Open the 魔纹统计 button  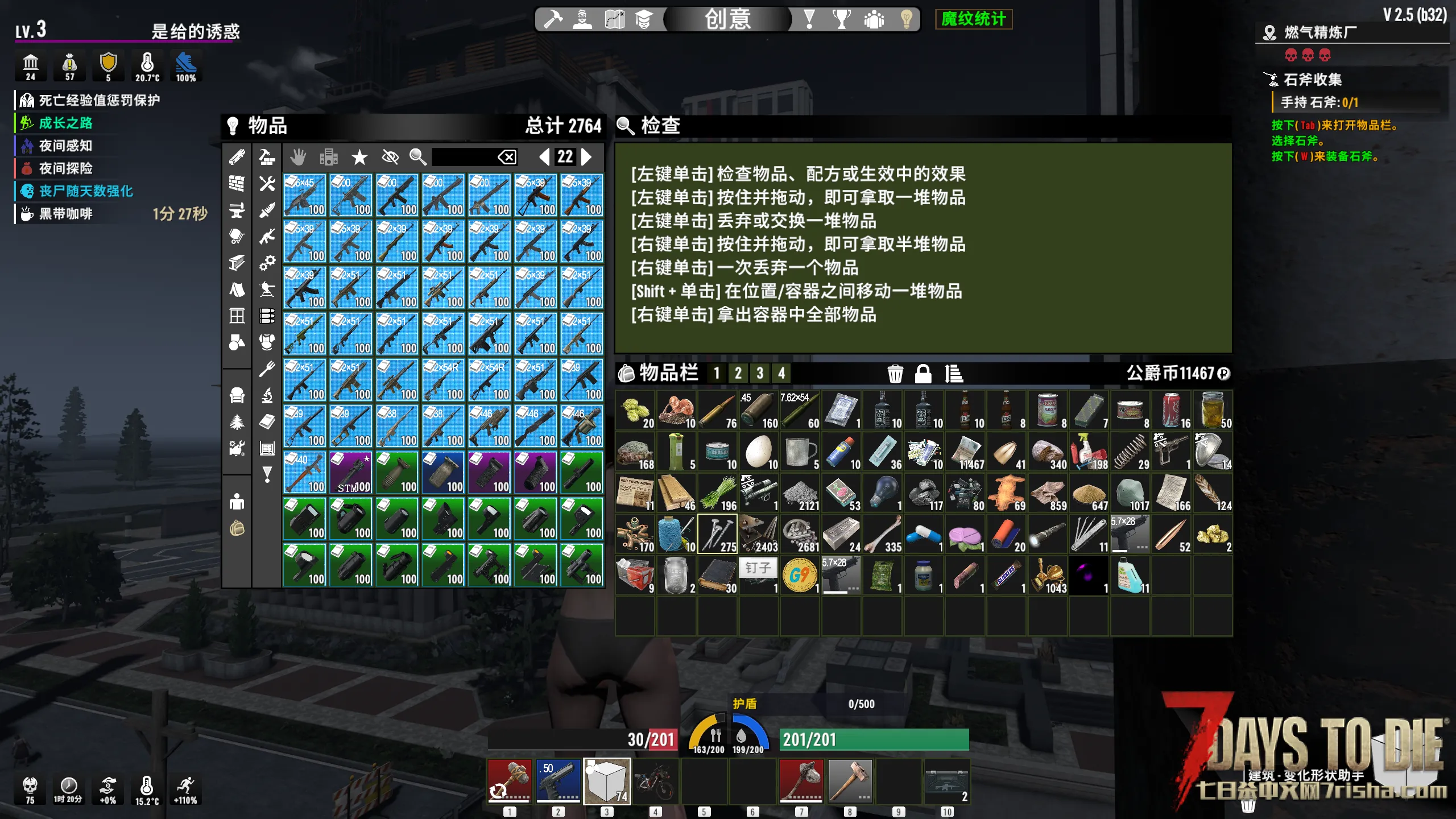(x=973, y=19)
